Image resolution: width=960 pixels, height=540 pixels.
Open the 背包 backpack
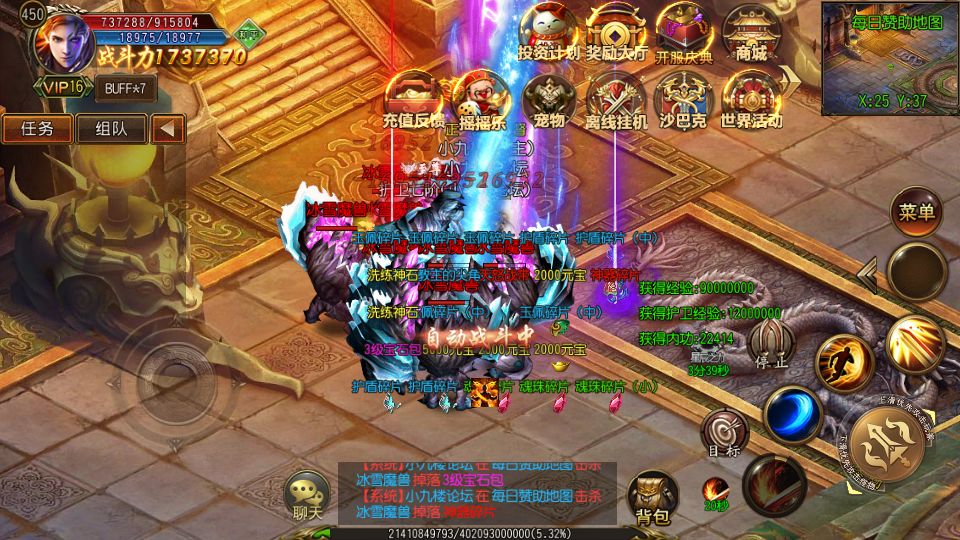(x=652, y=495)
